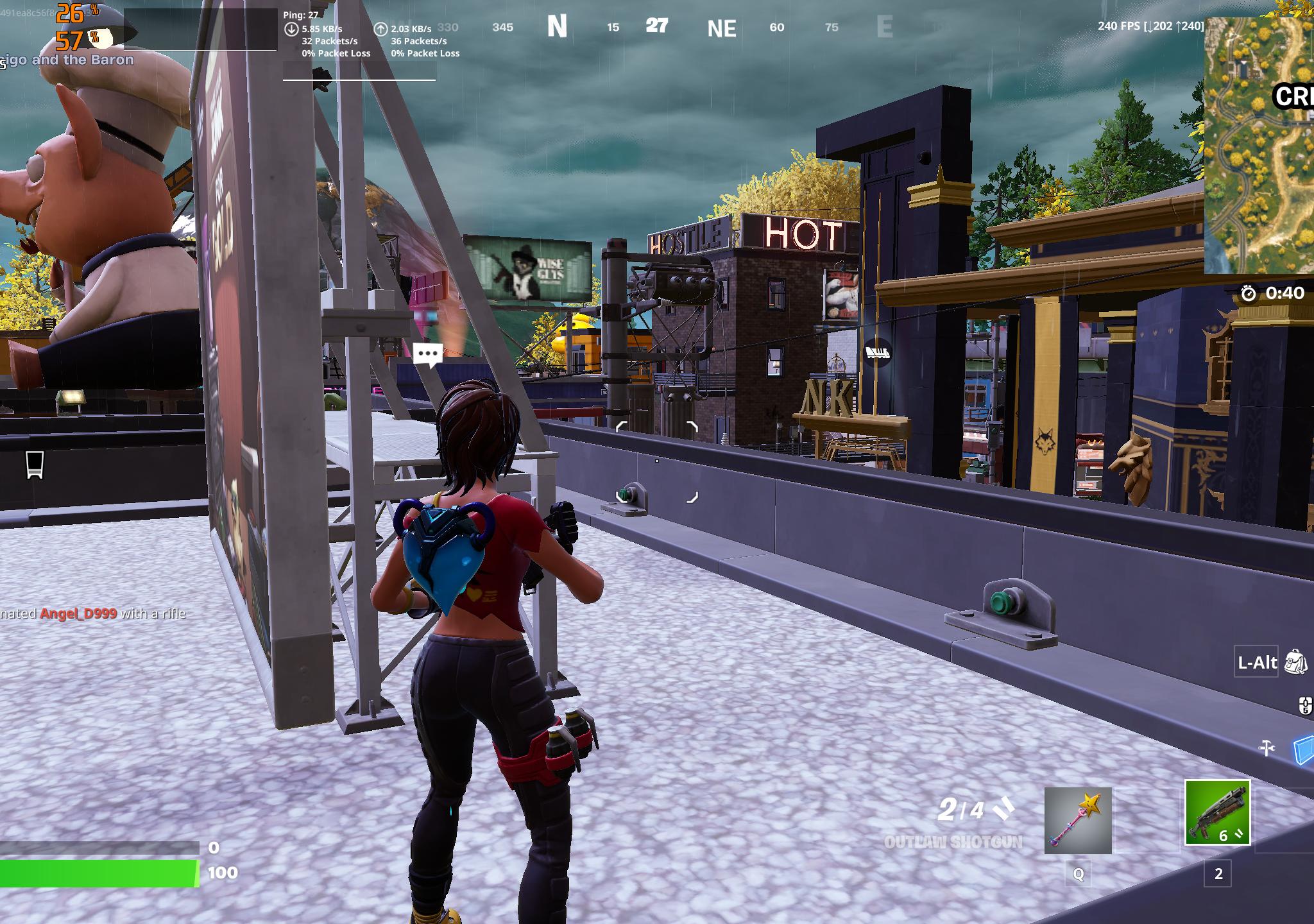Select the Outlaw Shotgun inventory slot

point(1217,812)
